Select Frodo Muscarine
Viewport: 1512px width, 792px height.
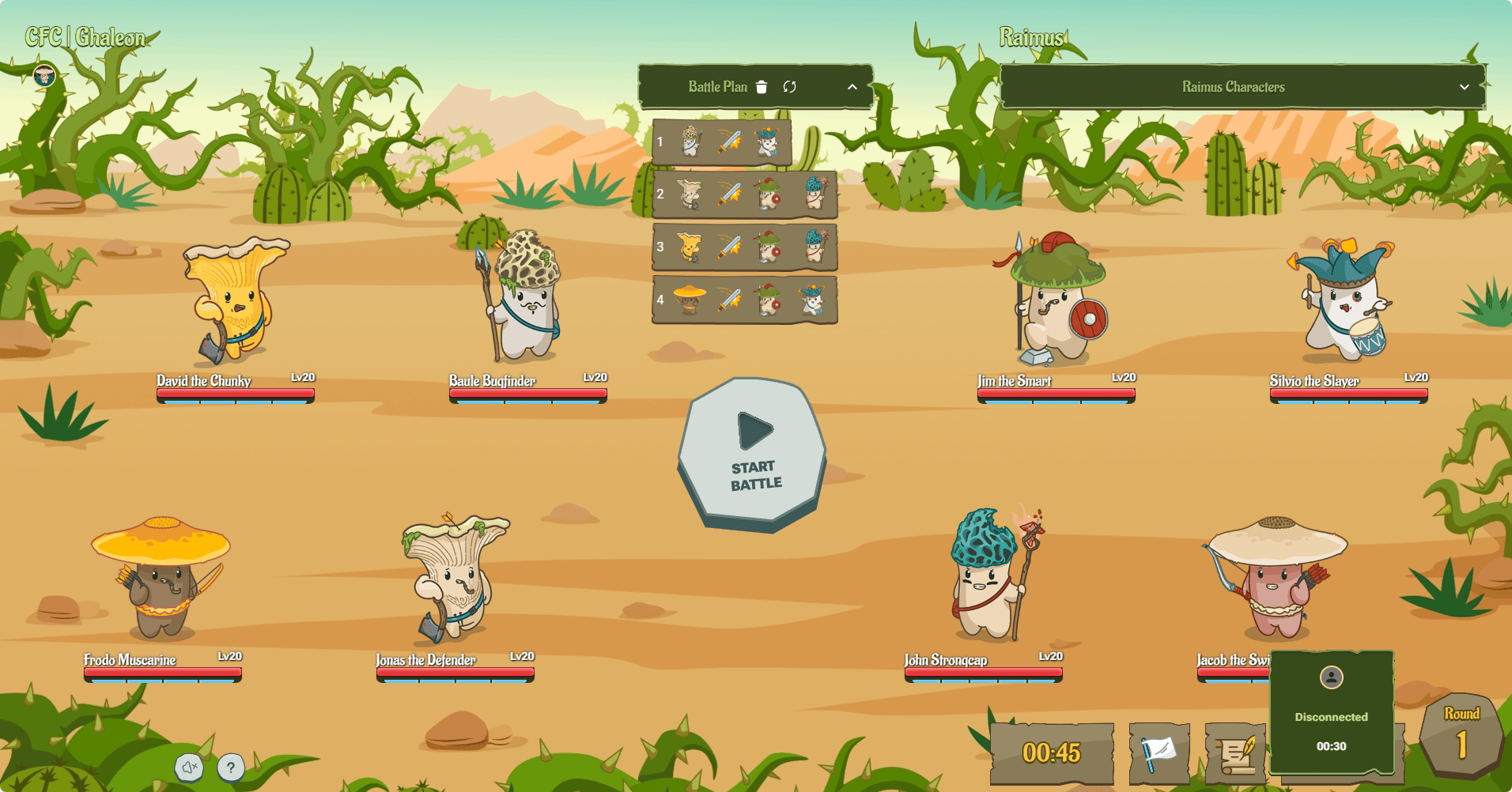[161, 579]
